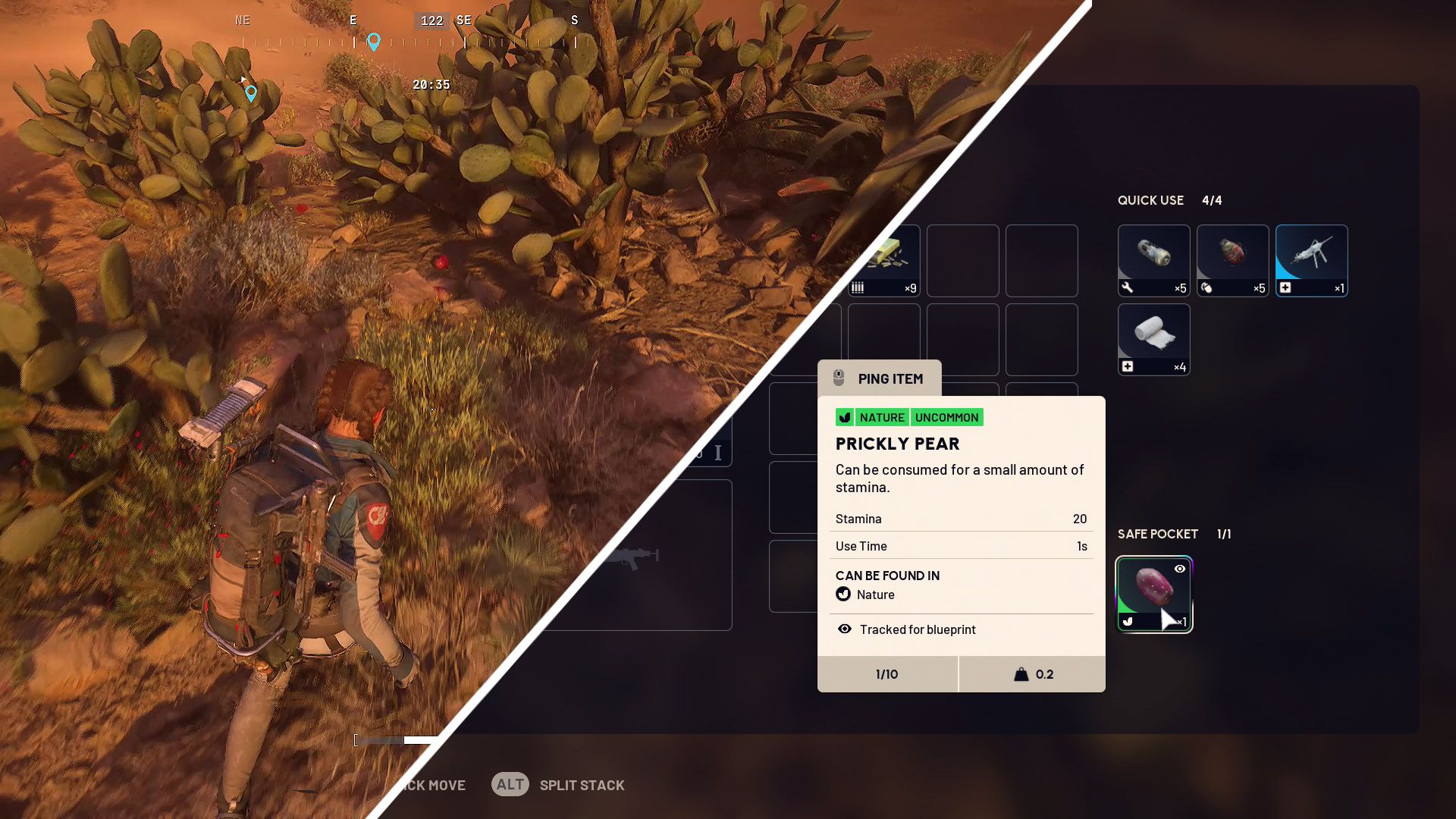Toggle the eye icon on the Prickly Pear slot

pos(1180,570)
